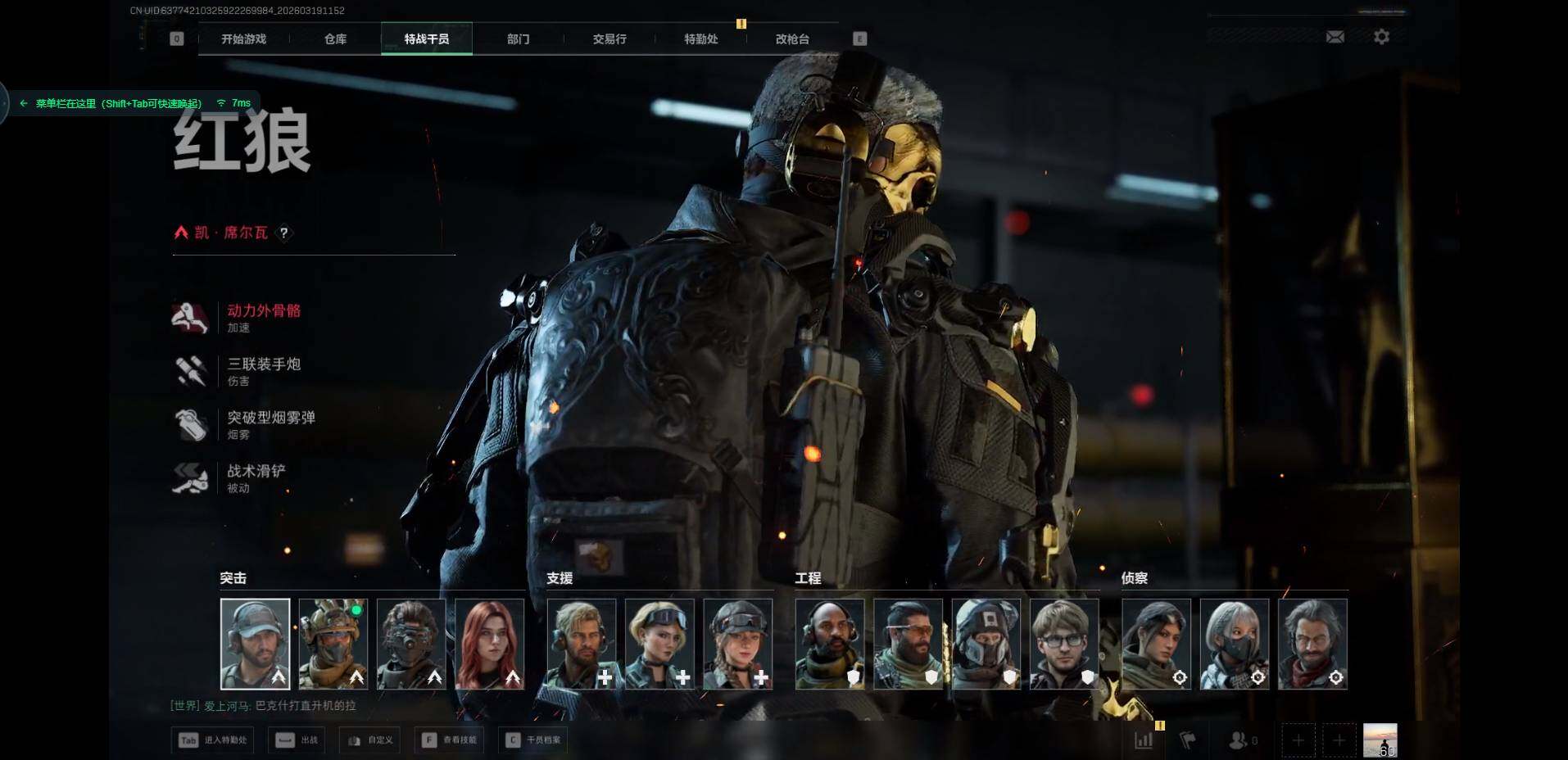Open the mail envelope icon
Screen dimensions: 1568x760
pyautogui.click(x=1335, y=37)
